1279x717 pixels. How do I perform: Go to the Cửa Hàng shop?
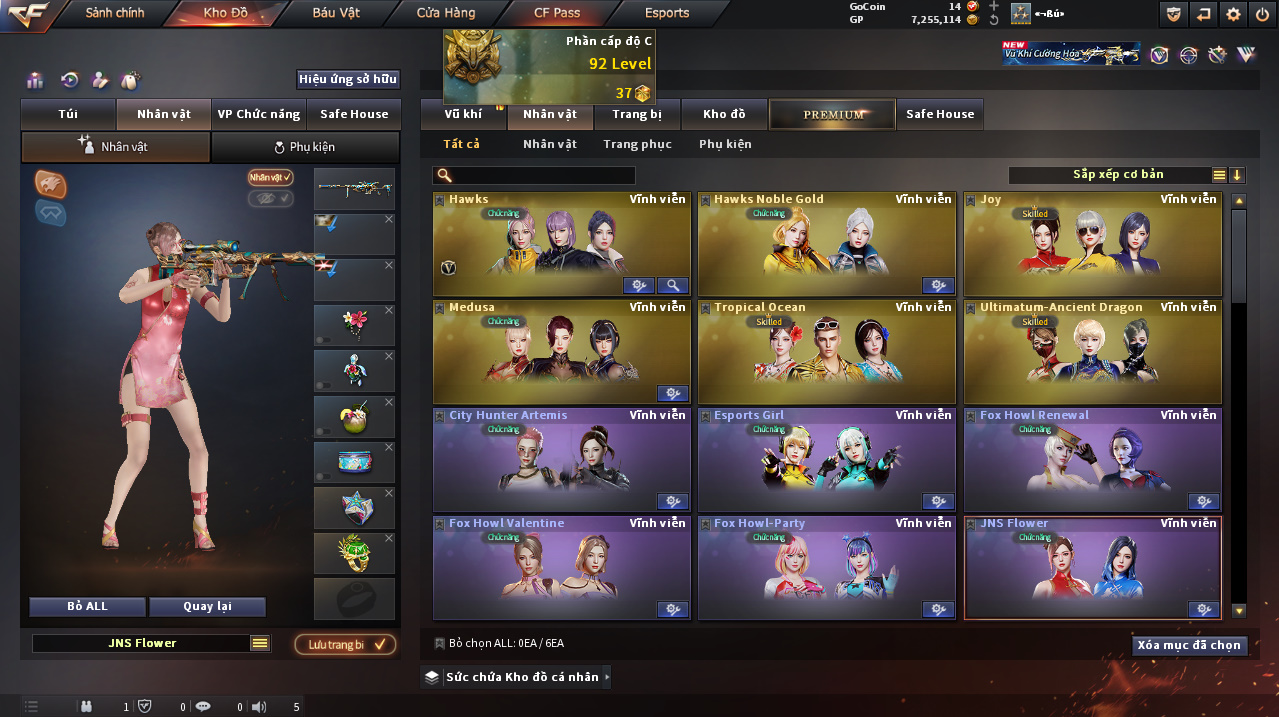tap(446, 13)
